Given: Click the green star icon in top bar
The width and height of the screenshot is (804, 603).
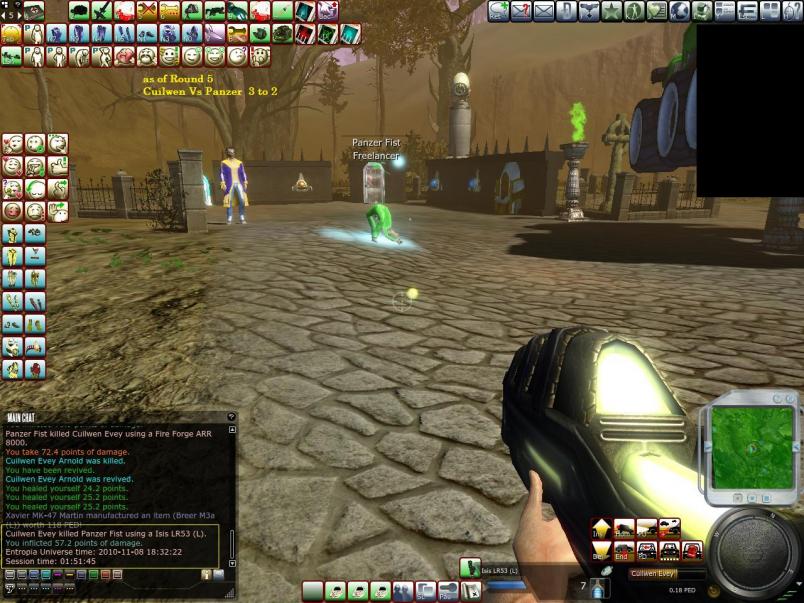Looking at the screenshot, I should 611,11.
